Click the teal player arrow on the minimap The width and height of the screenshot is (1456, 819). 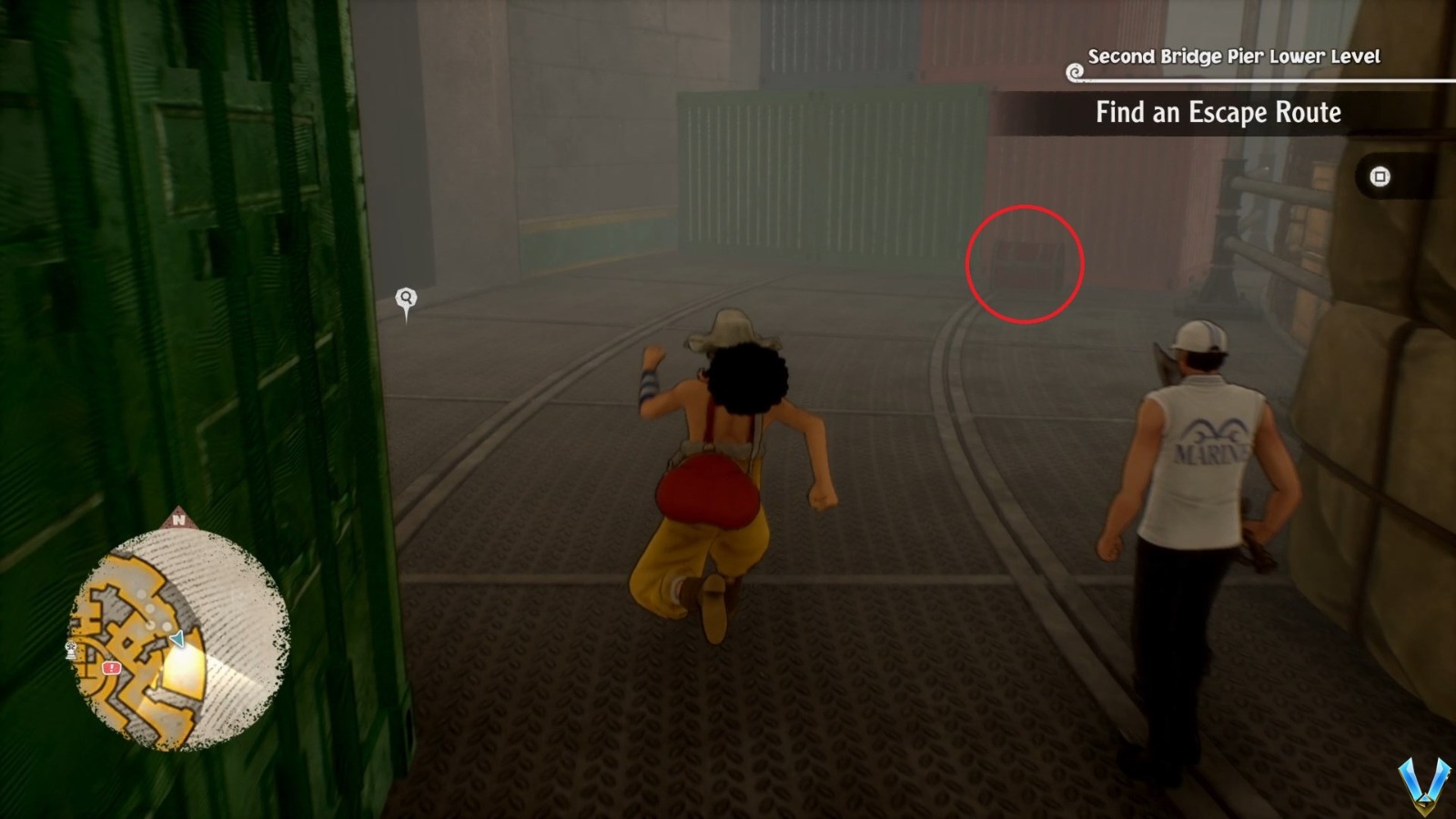pos(177,638)
